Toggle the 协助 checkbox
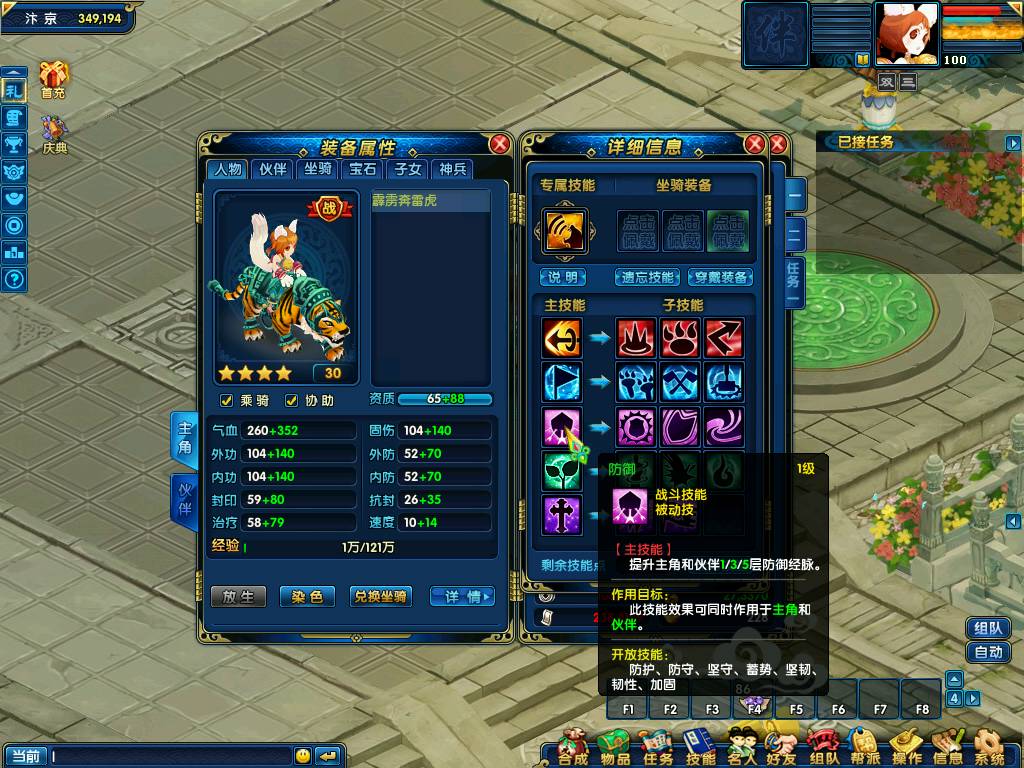 coord(292,401)
